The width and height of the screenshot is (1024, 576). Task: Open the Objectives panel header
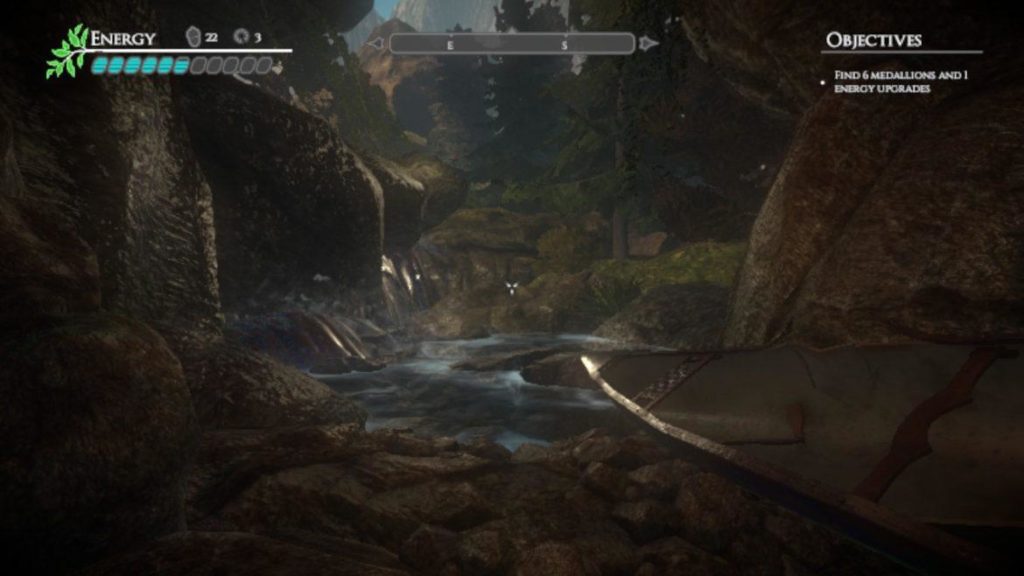click(x=873, y=40)
